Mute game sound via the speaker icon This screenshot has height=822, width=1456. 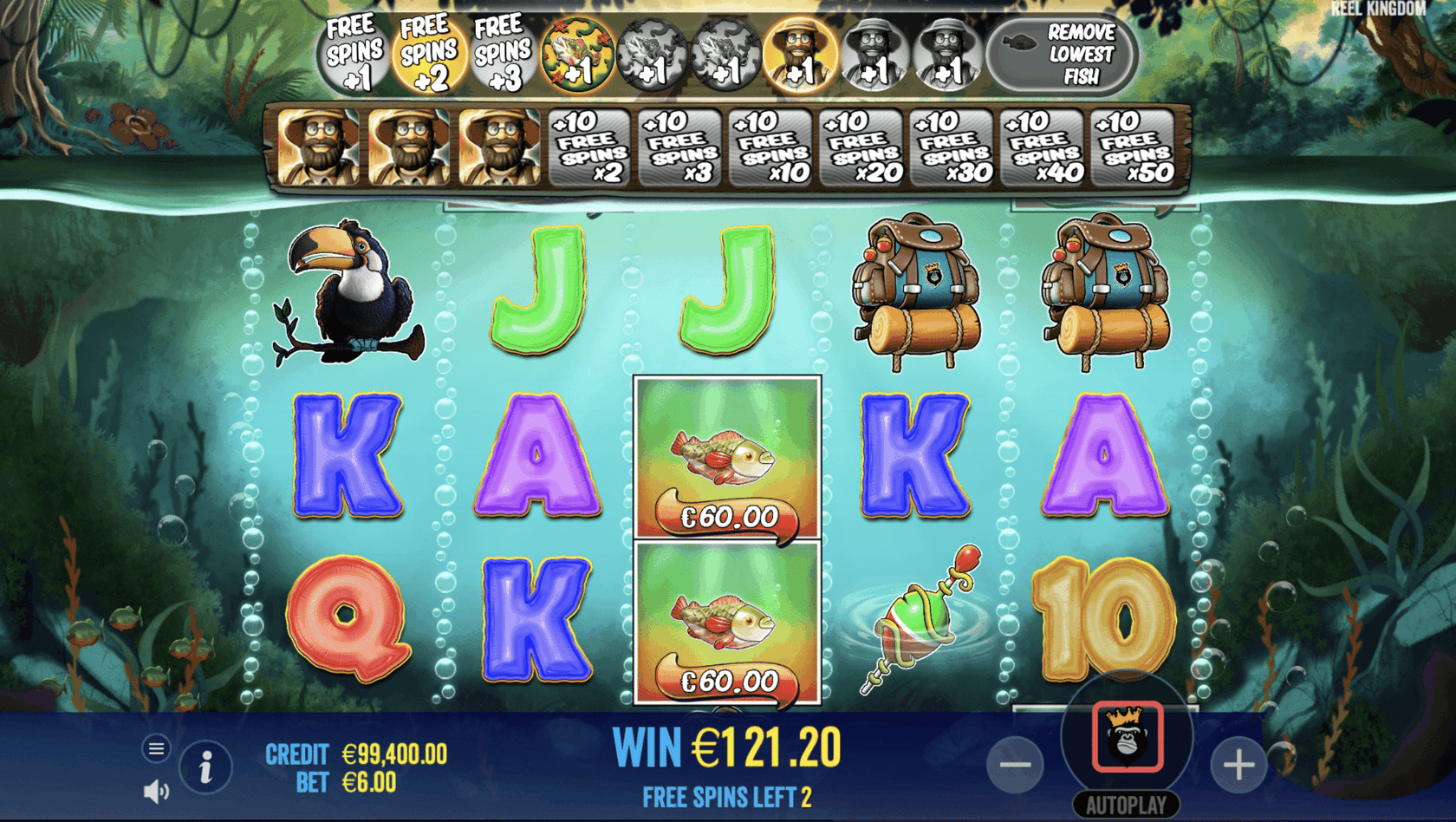(x=156, y=791)
